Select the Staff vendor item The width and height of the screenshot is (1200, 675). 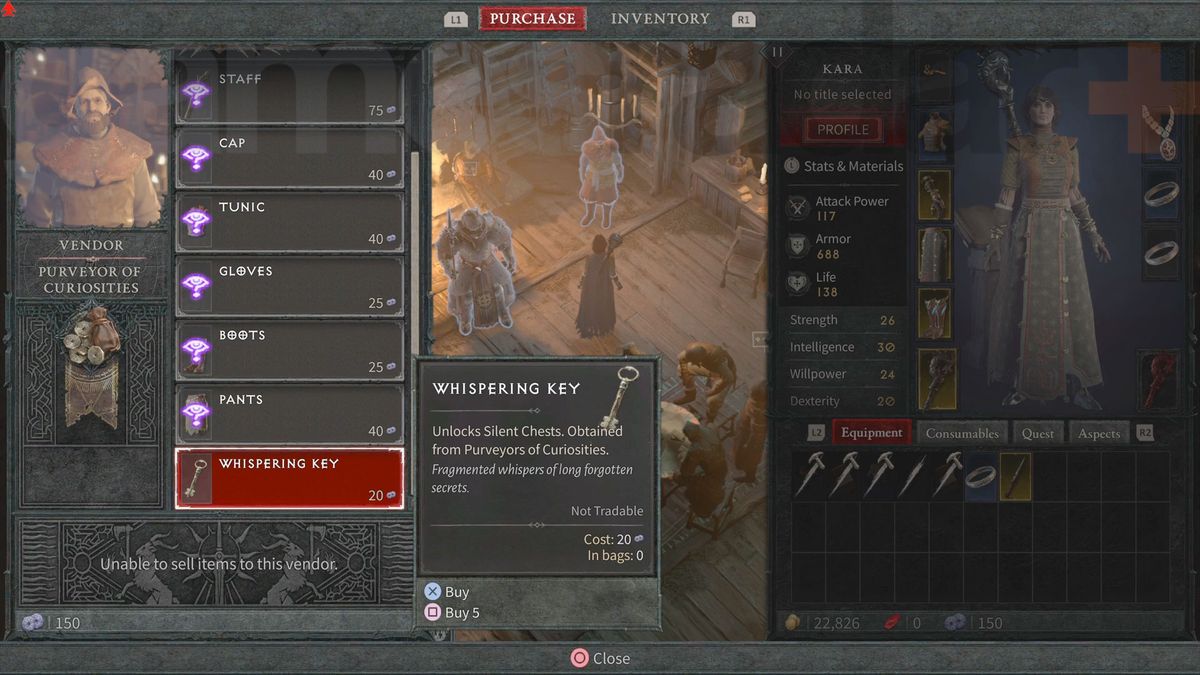click(x=290, y=94)
